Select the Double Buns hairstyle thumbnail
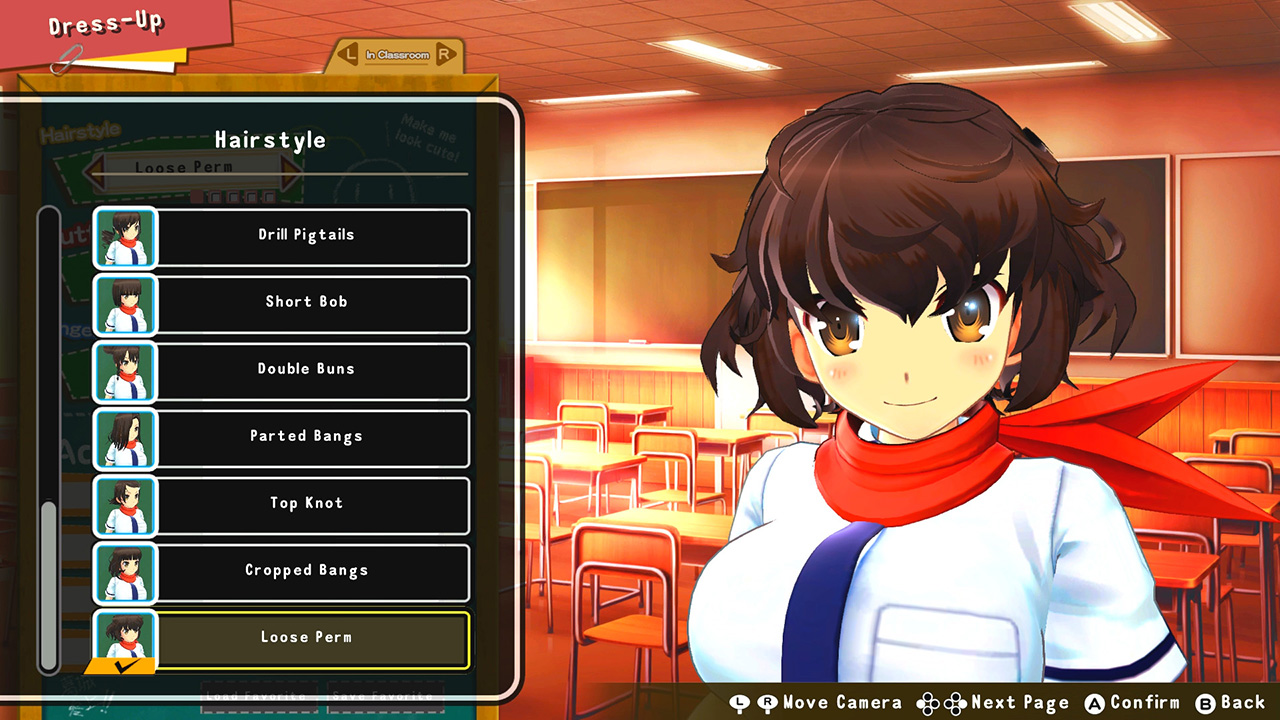The height and width of the screenshot is (720, 1280). coord(125,371)
